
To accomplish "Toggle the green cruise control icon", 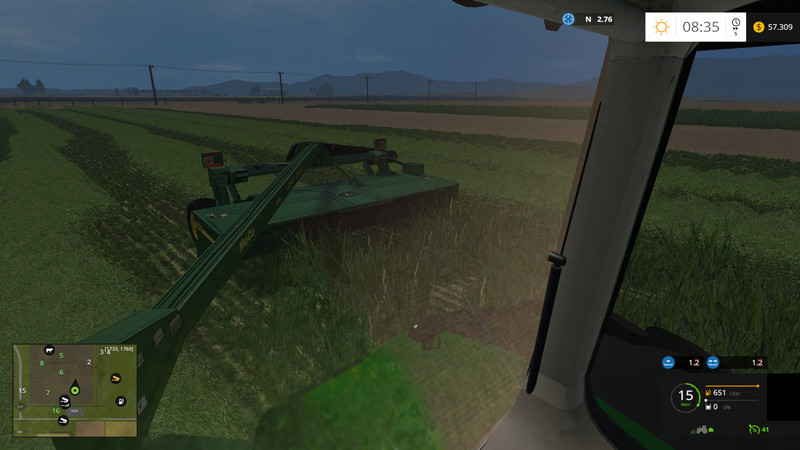I will (x=753, y=429).
